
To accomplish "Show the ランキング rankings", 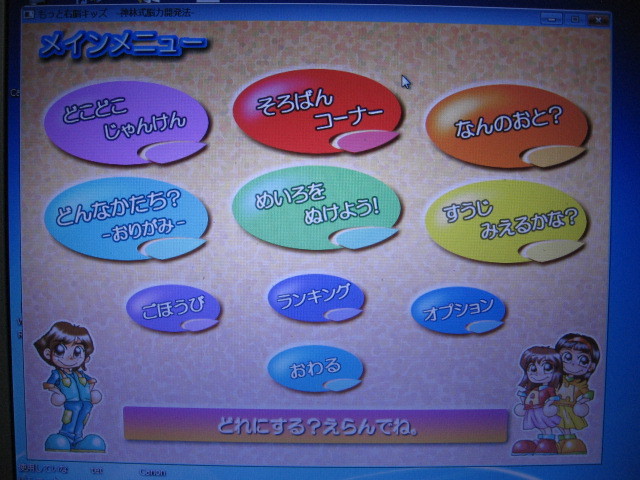I will pos(315,297).
